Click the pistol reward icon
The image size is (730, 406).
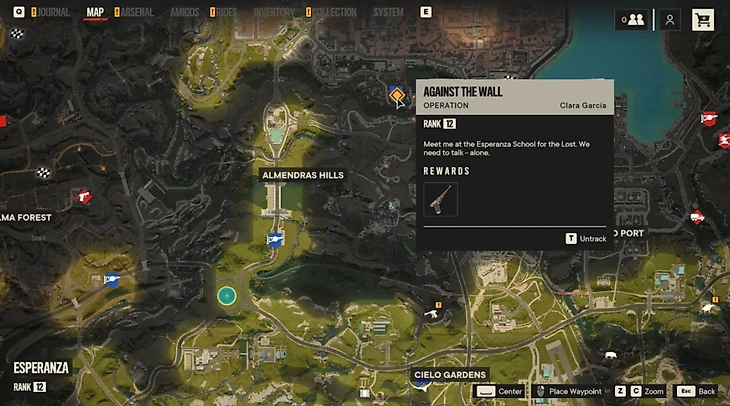click(x=440, y=199)
